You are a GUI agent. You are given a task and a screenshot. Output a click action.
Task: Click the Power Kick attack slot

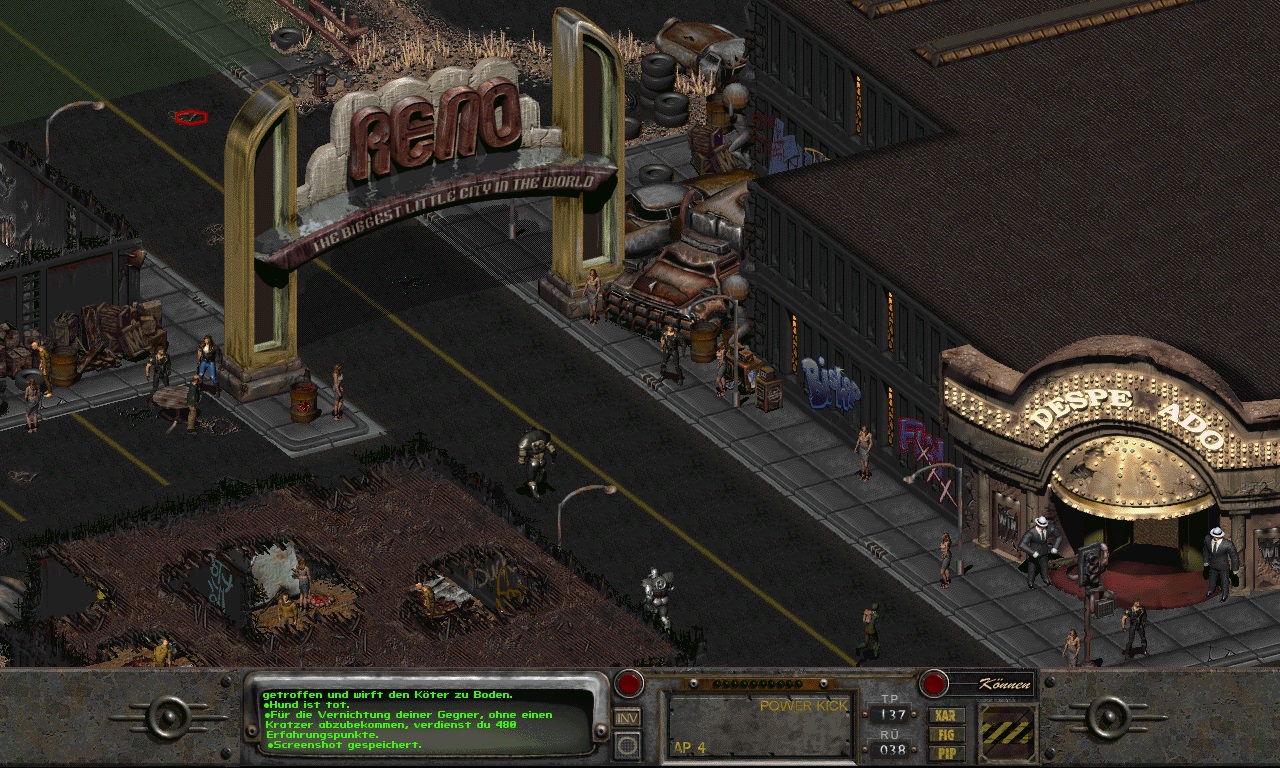tap(760, 725)
